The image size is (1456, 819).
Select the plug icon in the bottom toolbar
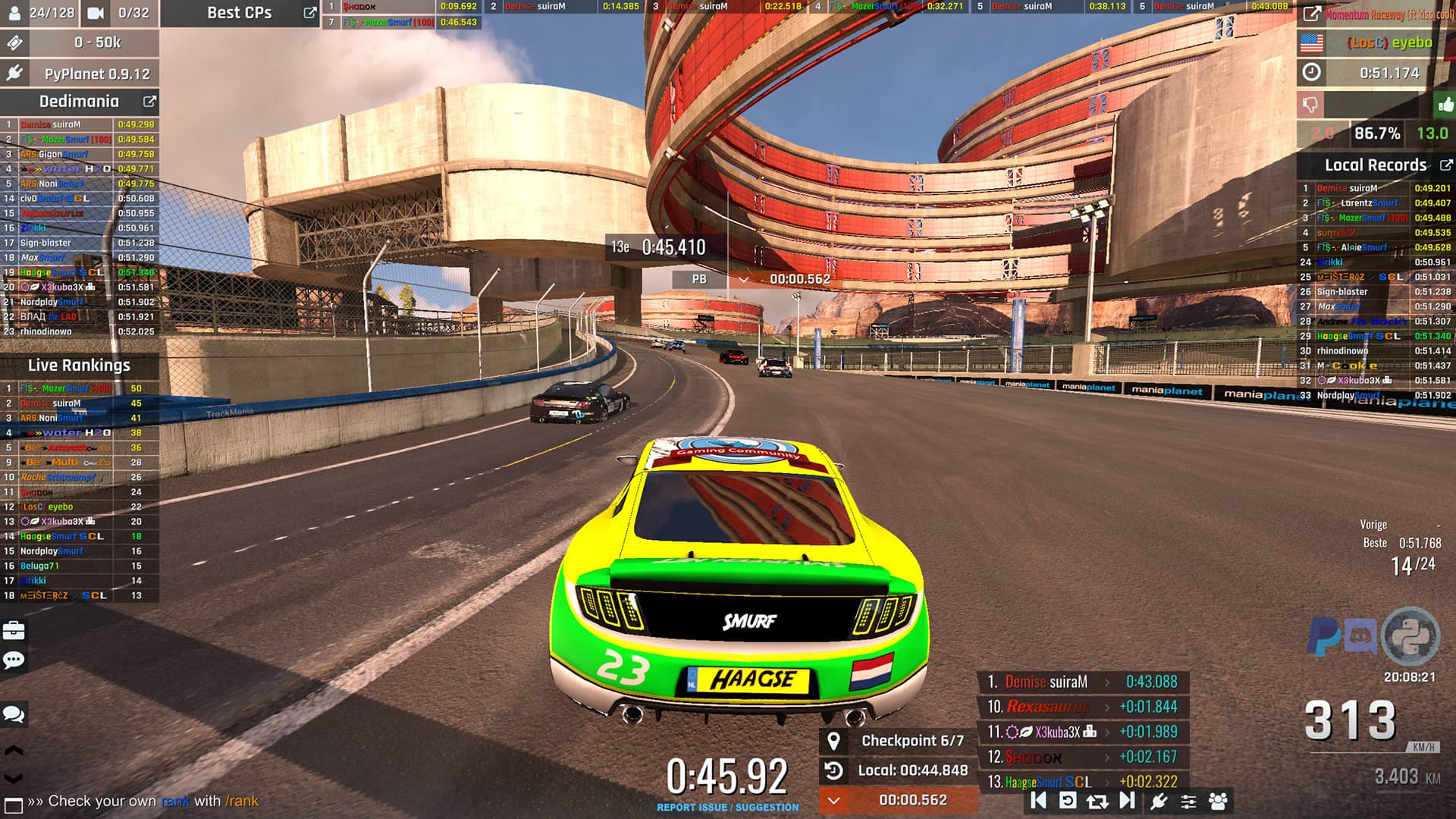tap(1160, 802)
